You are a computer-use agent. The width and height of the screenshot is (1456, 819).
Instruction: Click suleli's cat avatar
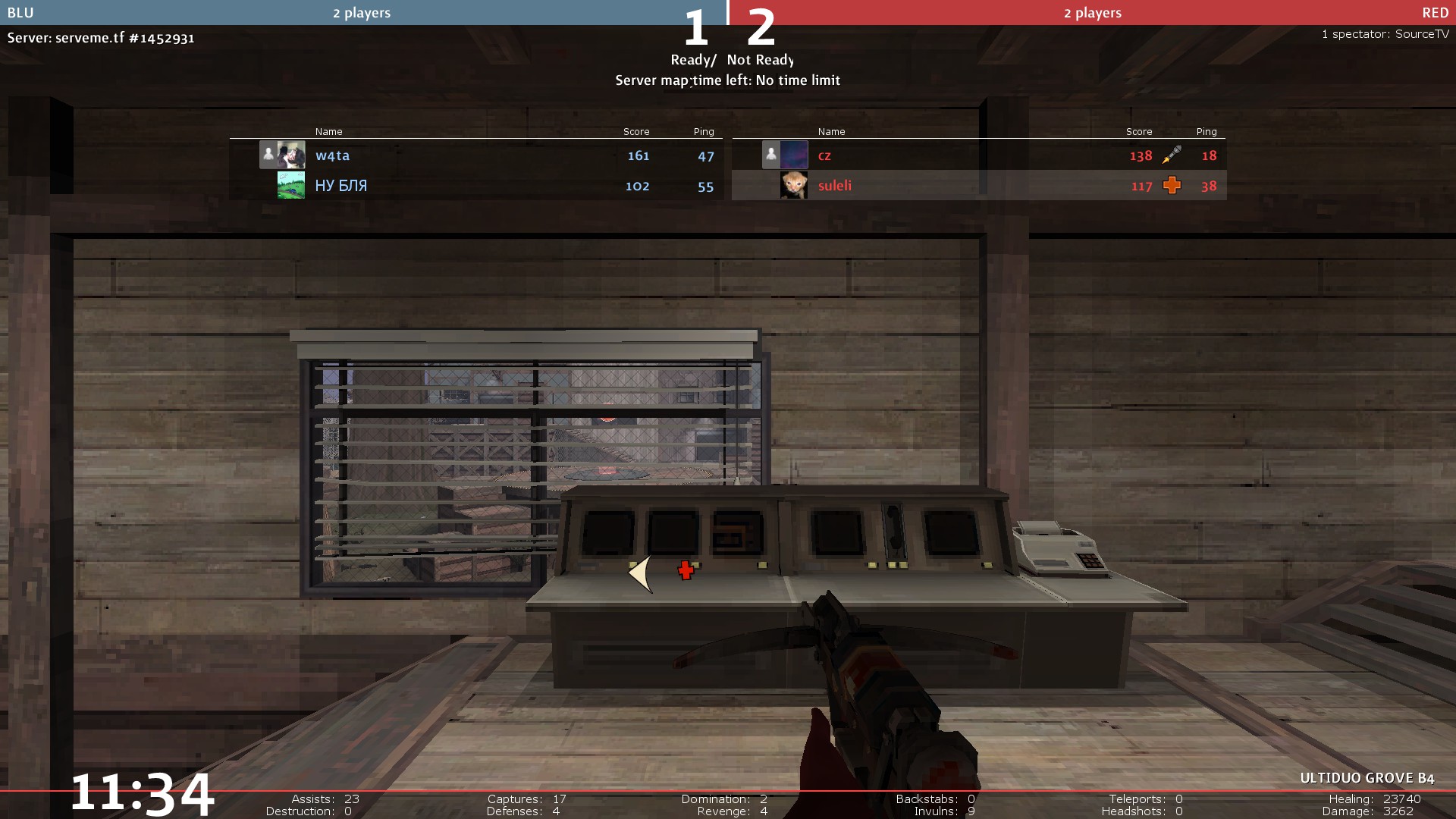[794, 185]
